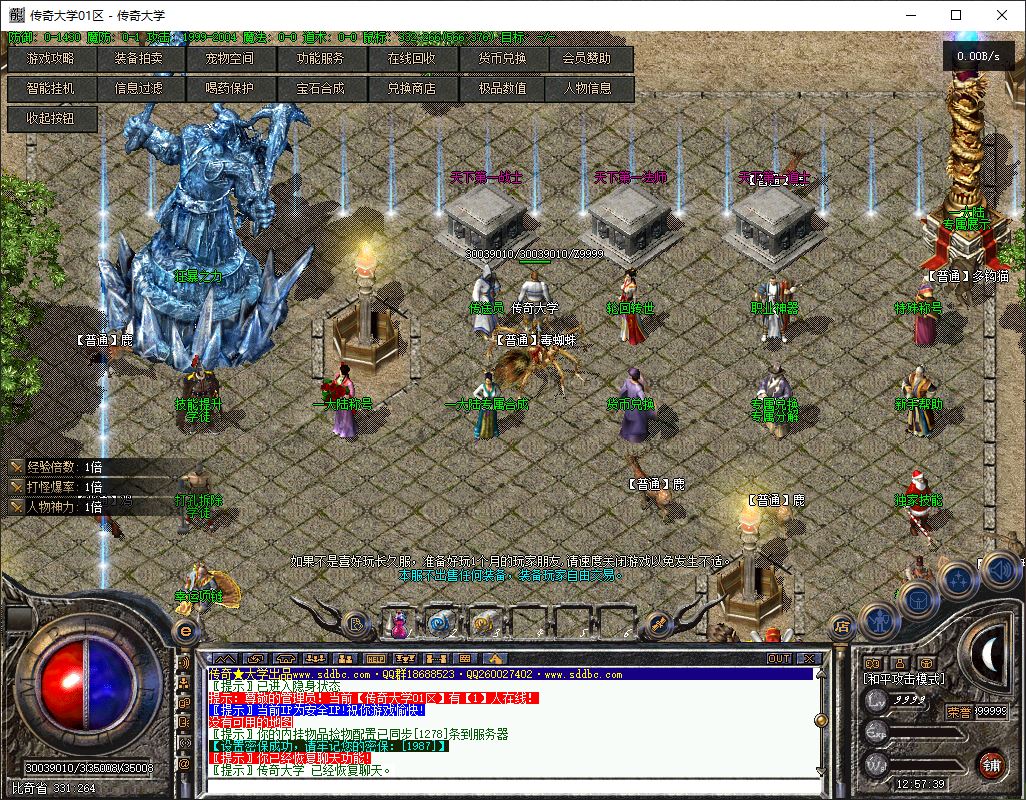Screen dimensions: 1026x800
Task: Open the 极品数值 top stats panel
Action: (x=502, y=88)
